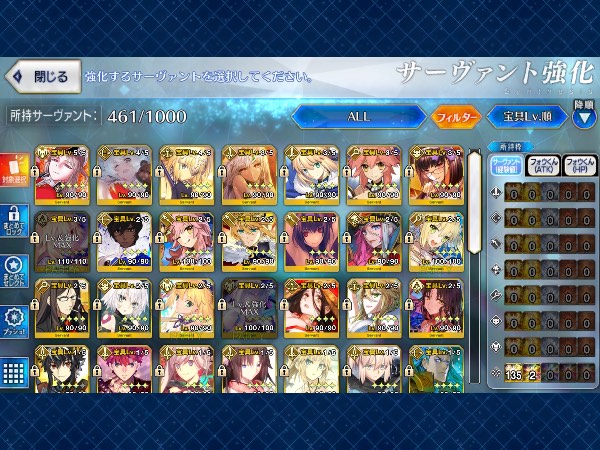Close the servant enhancement screen
This screenshot has height=450, width=600.
[40, 76]
